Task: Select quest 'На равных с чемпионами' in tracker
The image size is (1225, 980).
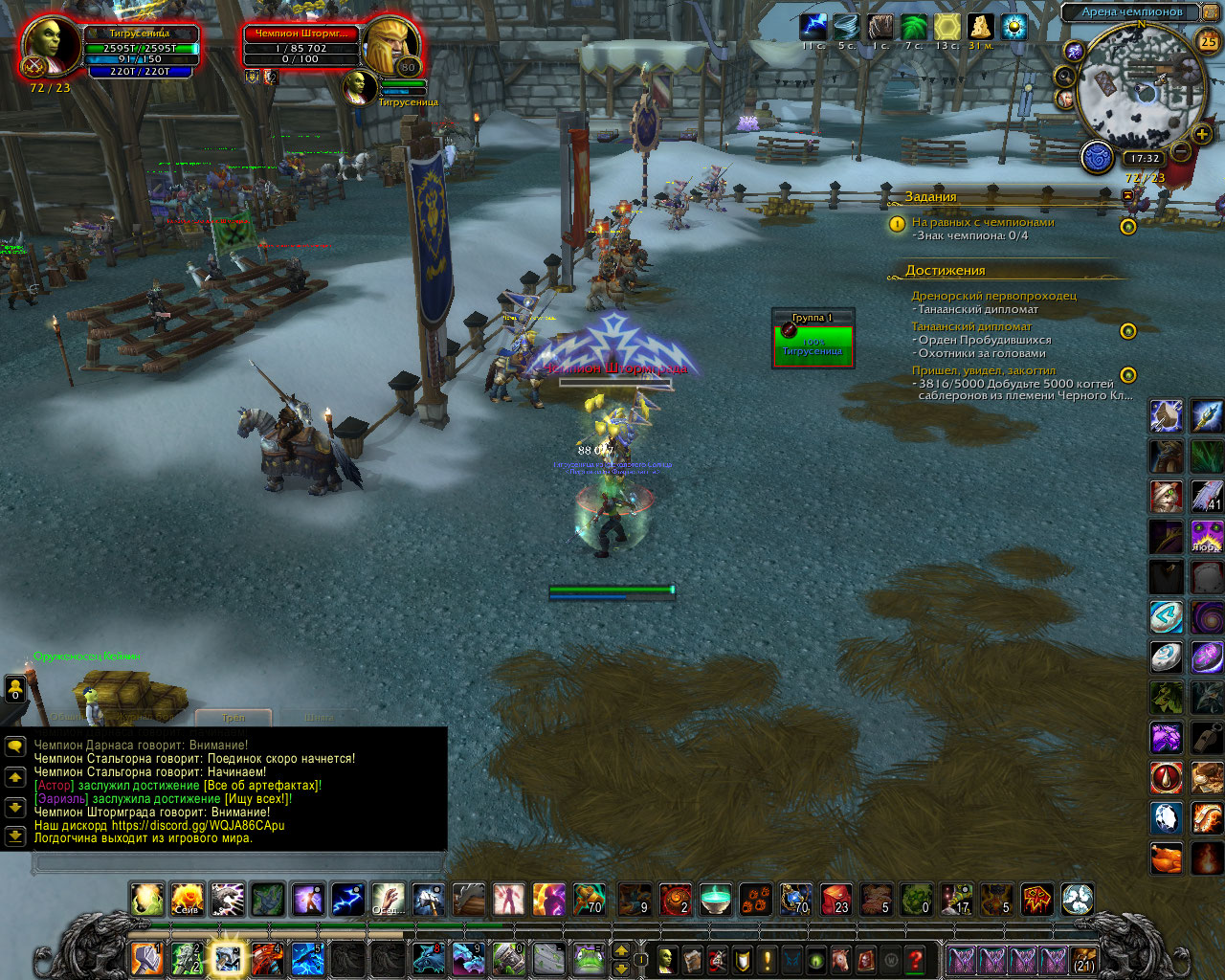Action: pos(983,222)
